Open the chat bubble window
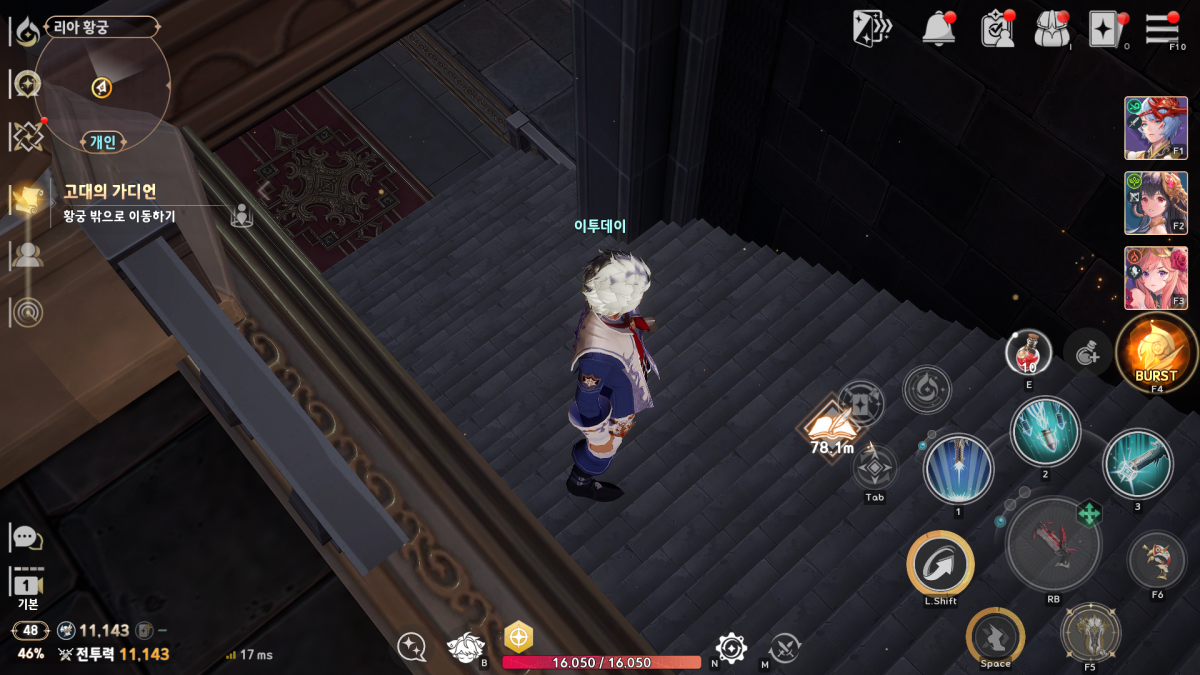1200x675 pixels. [x=26, y=537]
